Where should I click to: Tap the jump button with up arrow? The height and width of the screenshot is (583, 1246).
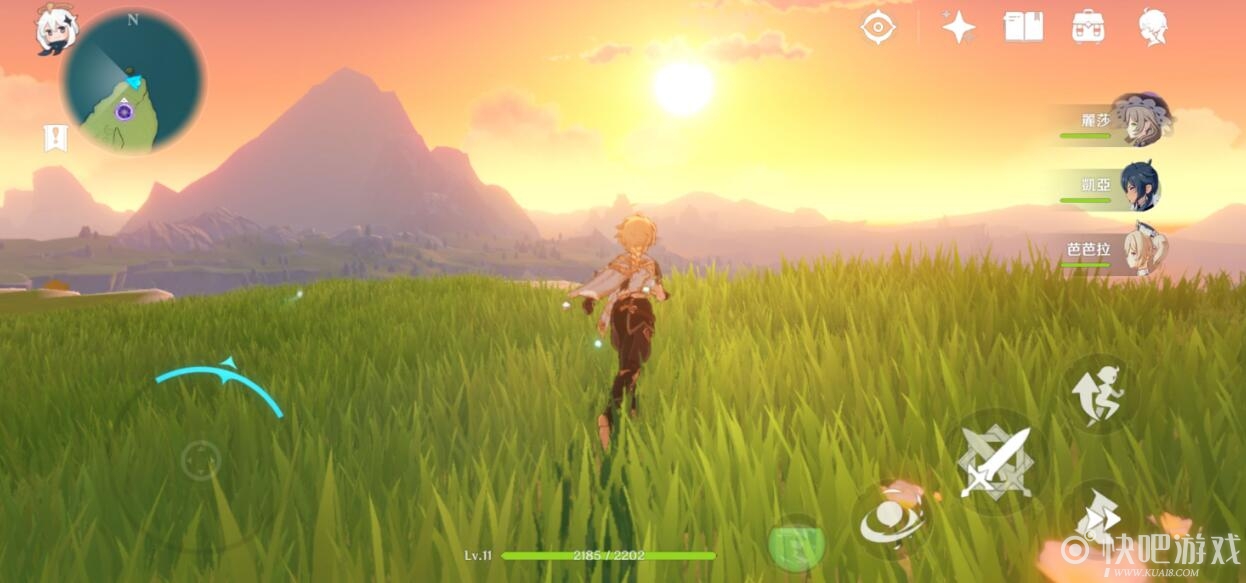click(x=1098, y=393)
